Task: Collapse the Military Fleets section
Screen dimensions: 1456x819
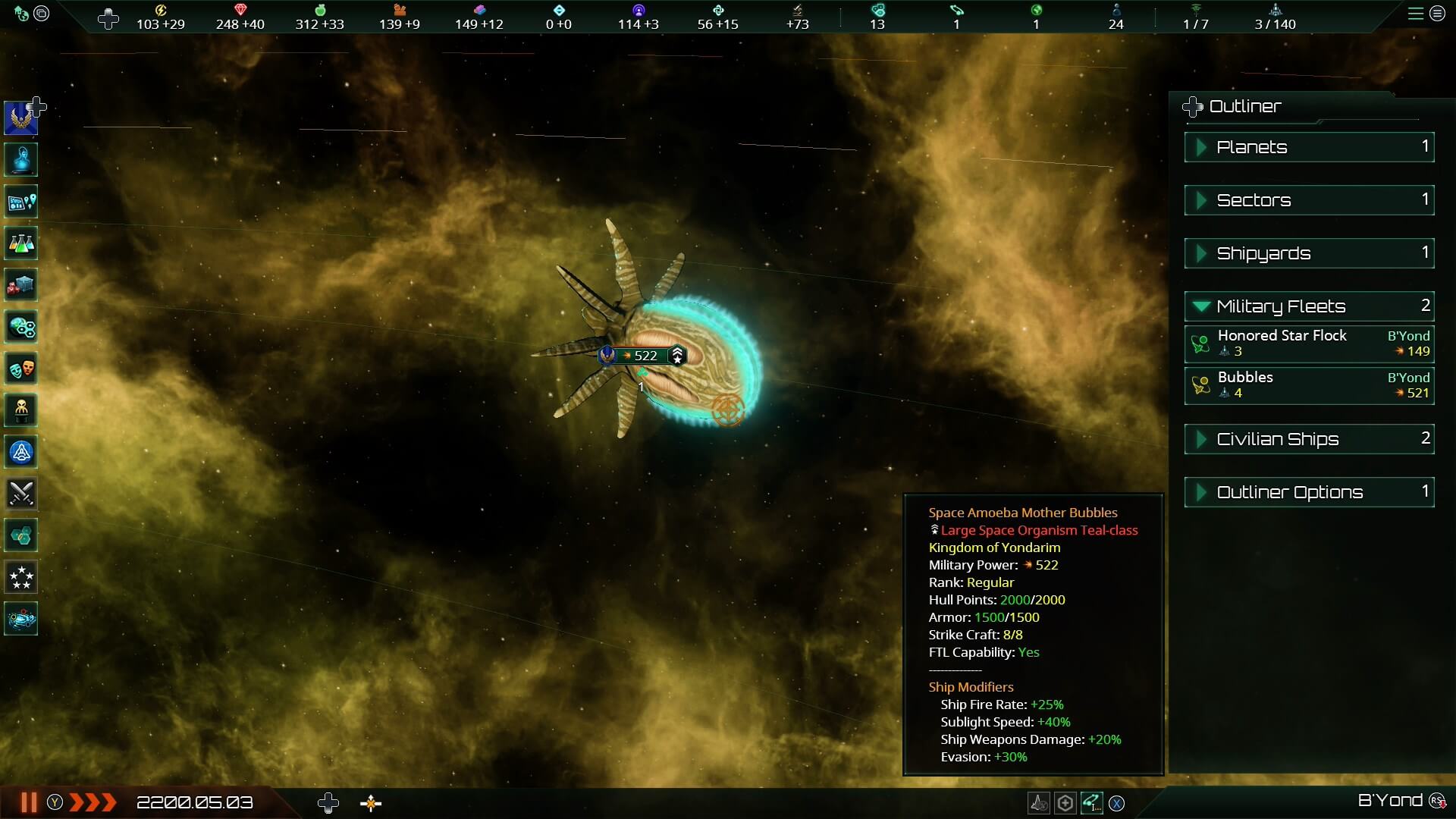Action: (x=1309, y=306)
